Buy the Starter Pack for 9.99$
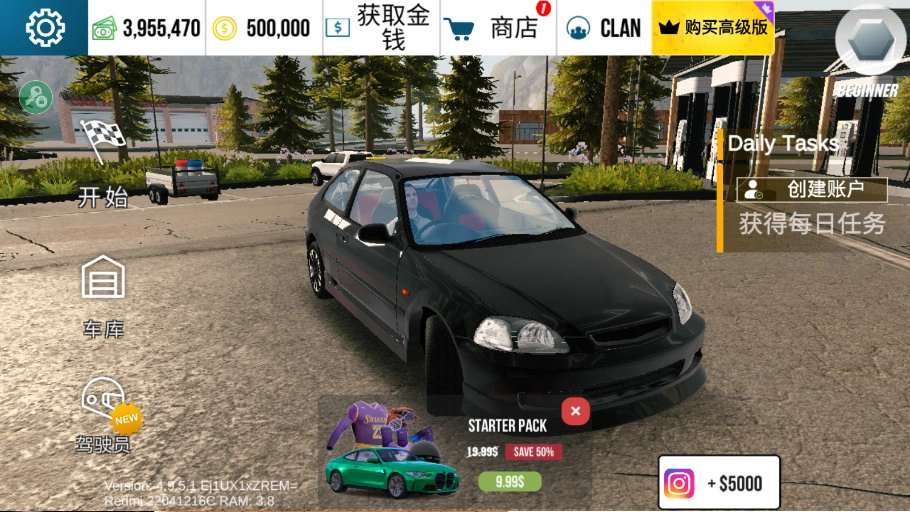Screen dimensions: 910x512 (x=510, y=482)
